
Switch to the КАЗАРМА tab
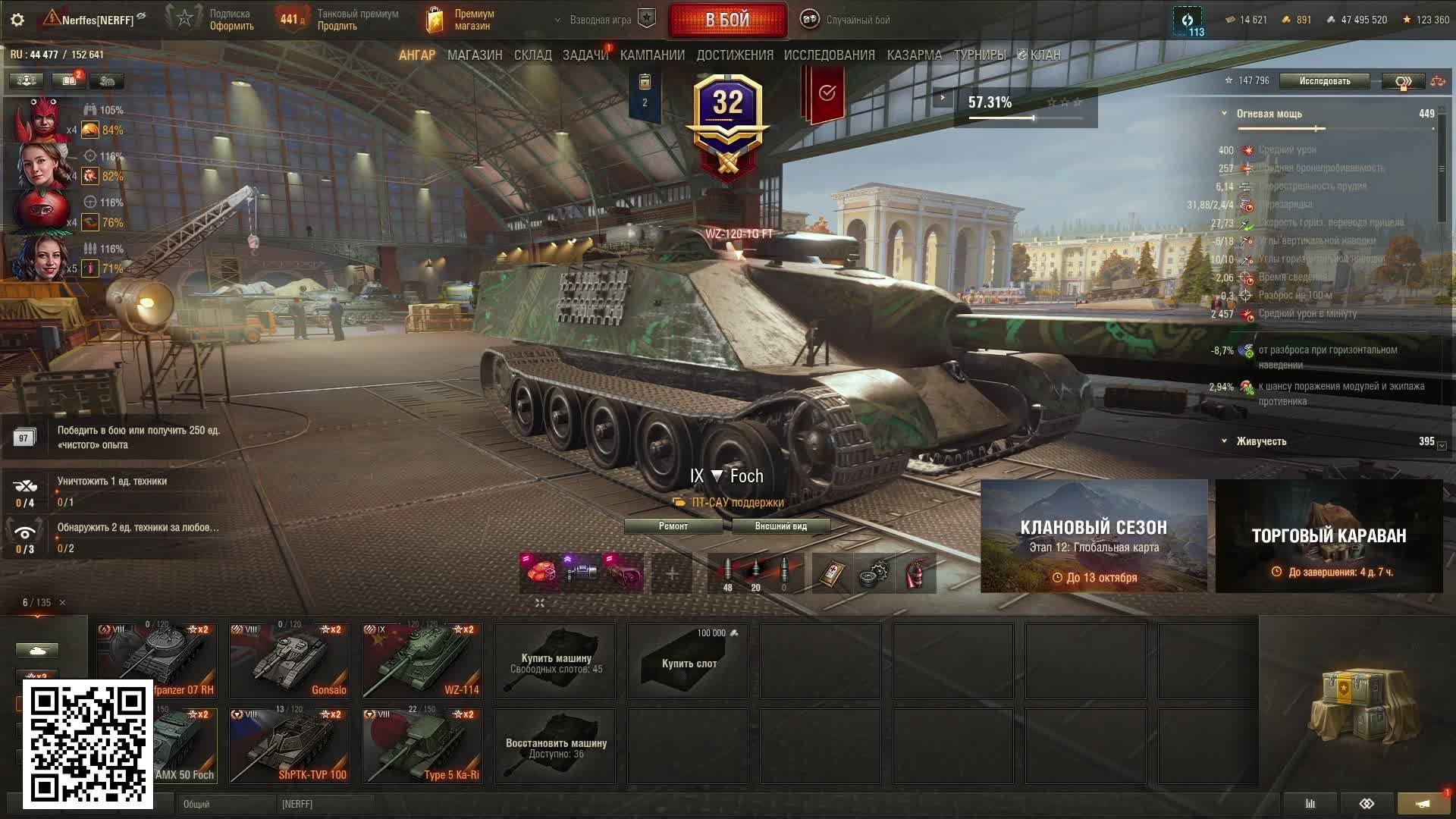[x=914, y=55]
